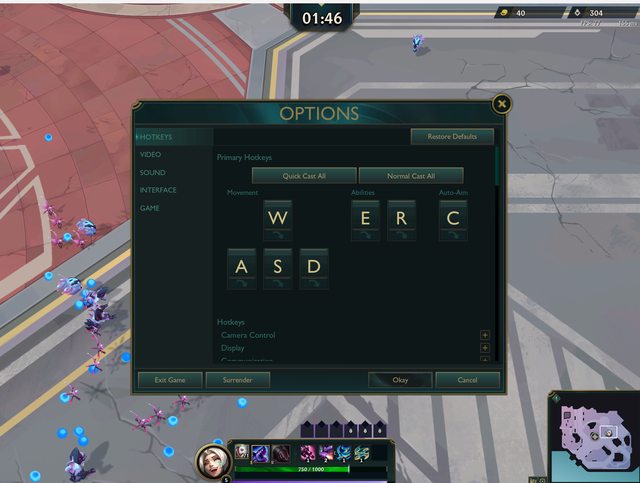
Task: Change the S movement hotkey
Action: click(x=277, y=267)
